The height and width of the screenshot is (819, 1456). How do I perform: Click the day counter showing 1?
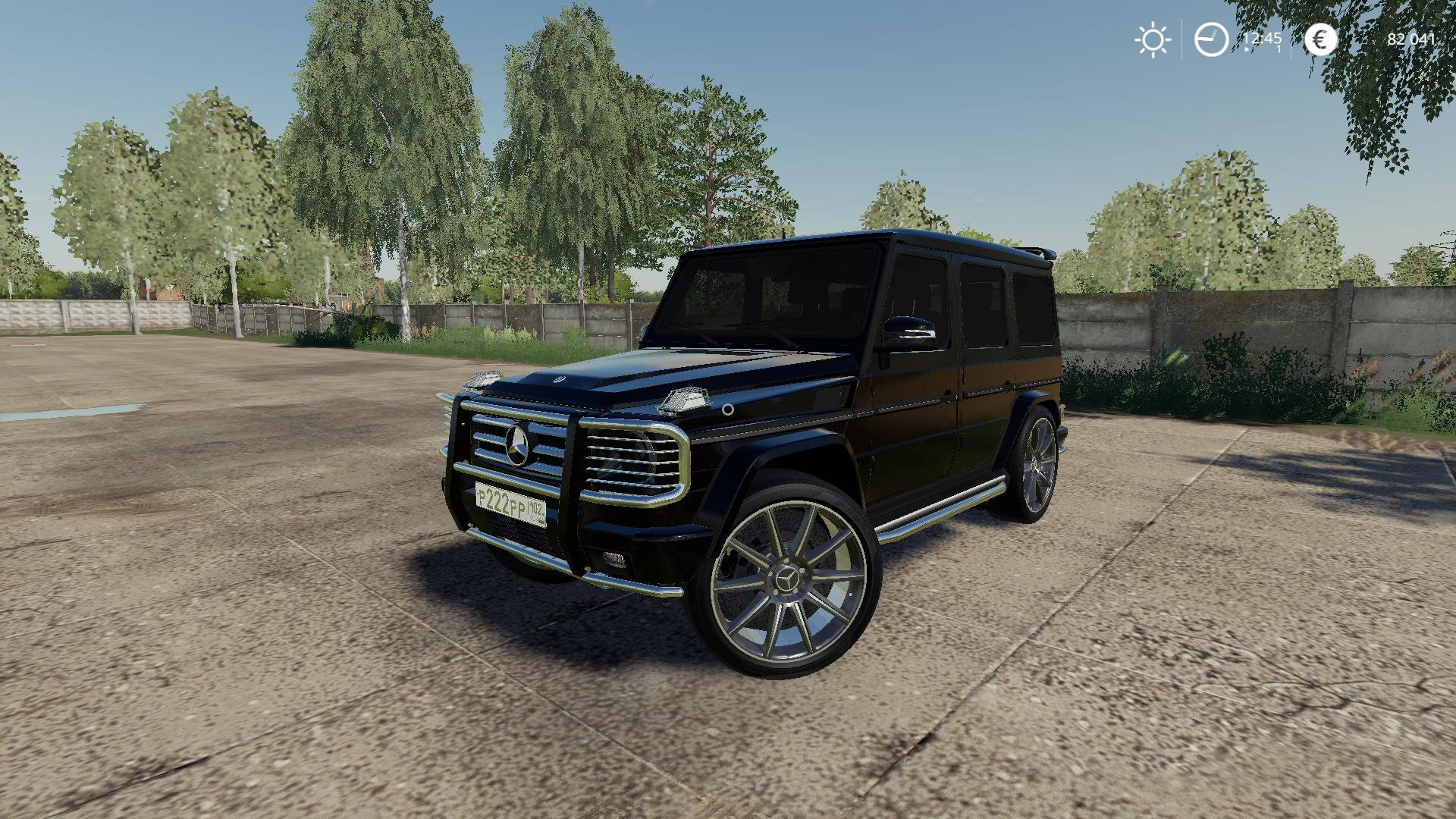click(1279, 49)
